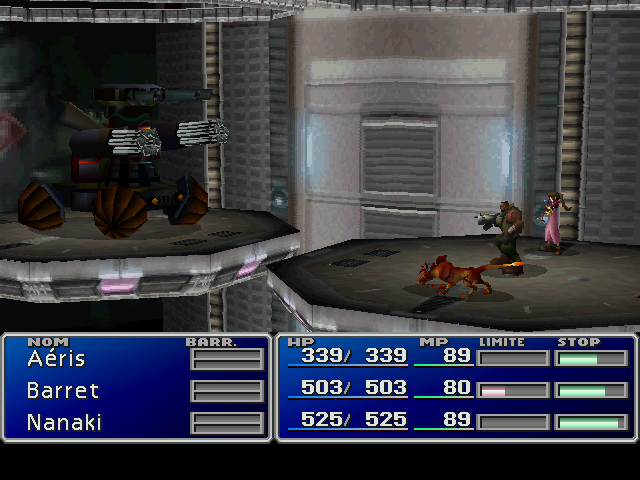
Task: Select Aéris in the party list
Action: pos(57,359)
